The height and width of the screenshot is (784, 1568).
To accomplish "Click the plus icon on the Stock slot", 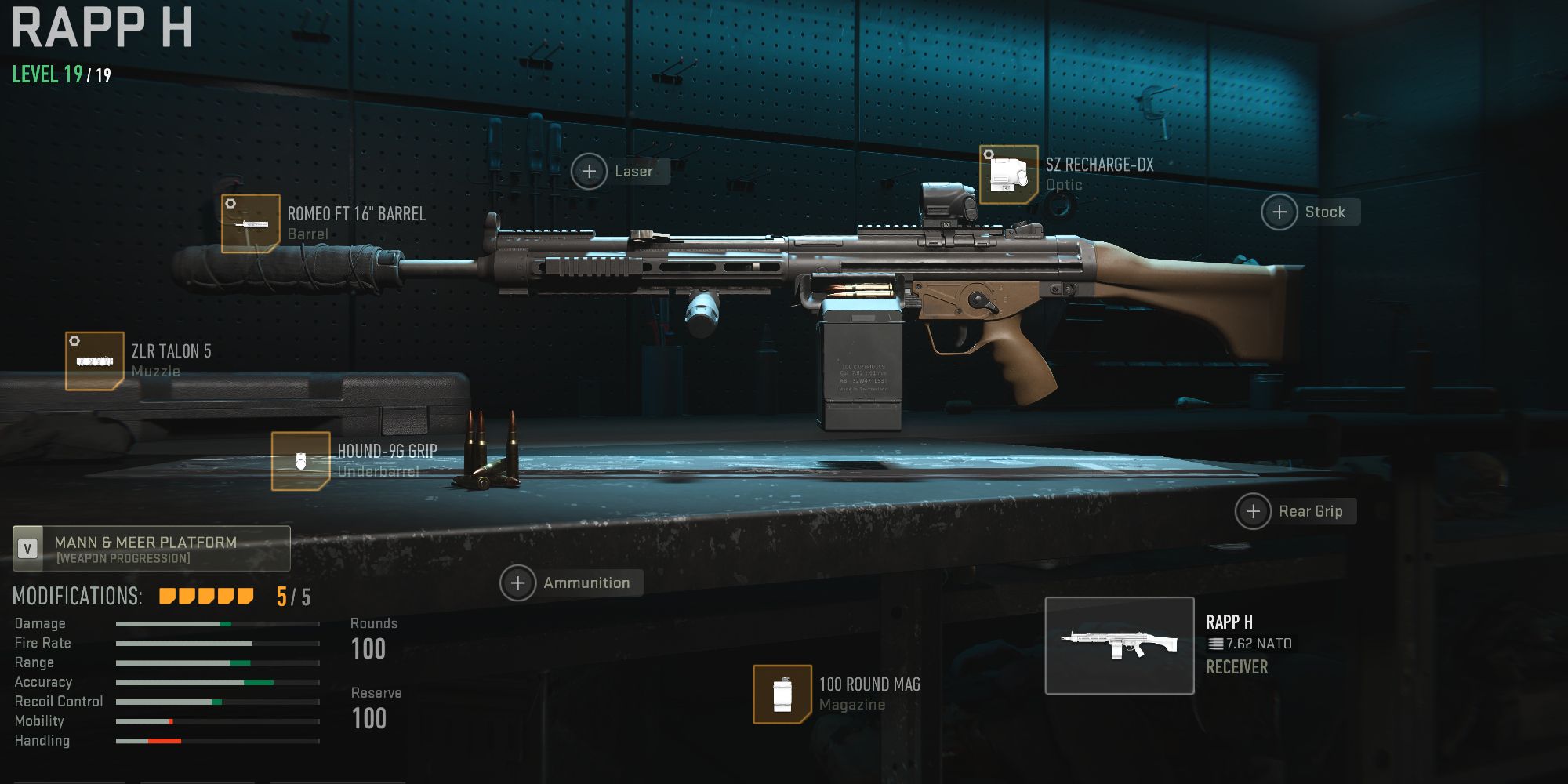I will click(x=1278, y=212).
